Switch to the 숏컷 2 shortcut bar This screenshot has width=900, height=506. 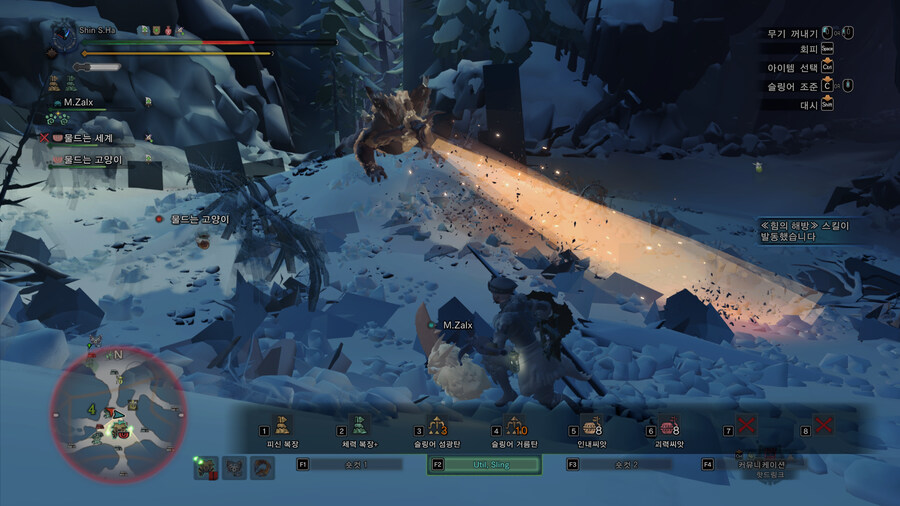(x=625, y=464)
